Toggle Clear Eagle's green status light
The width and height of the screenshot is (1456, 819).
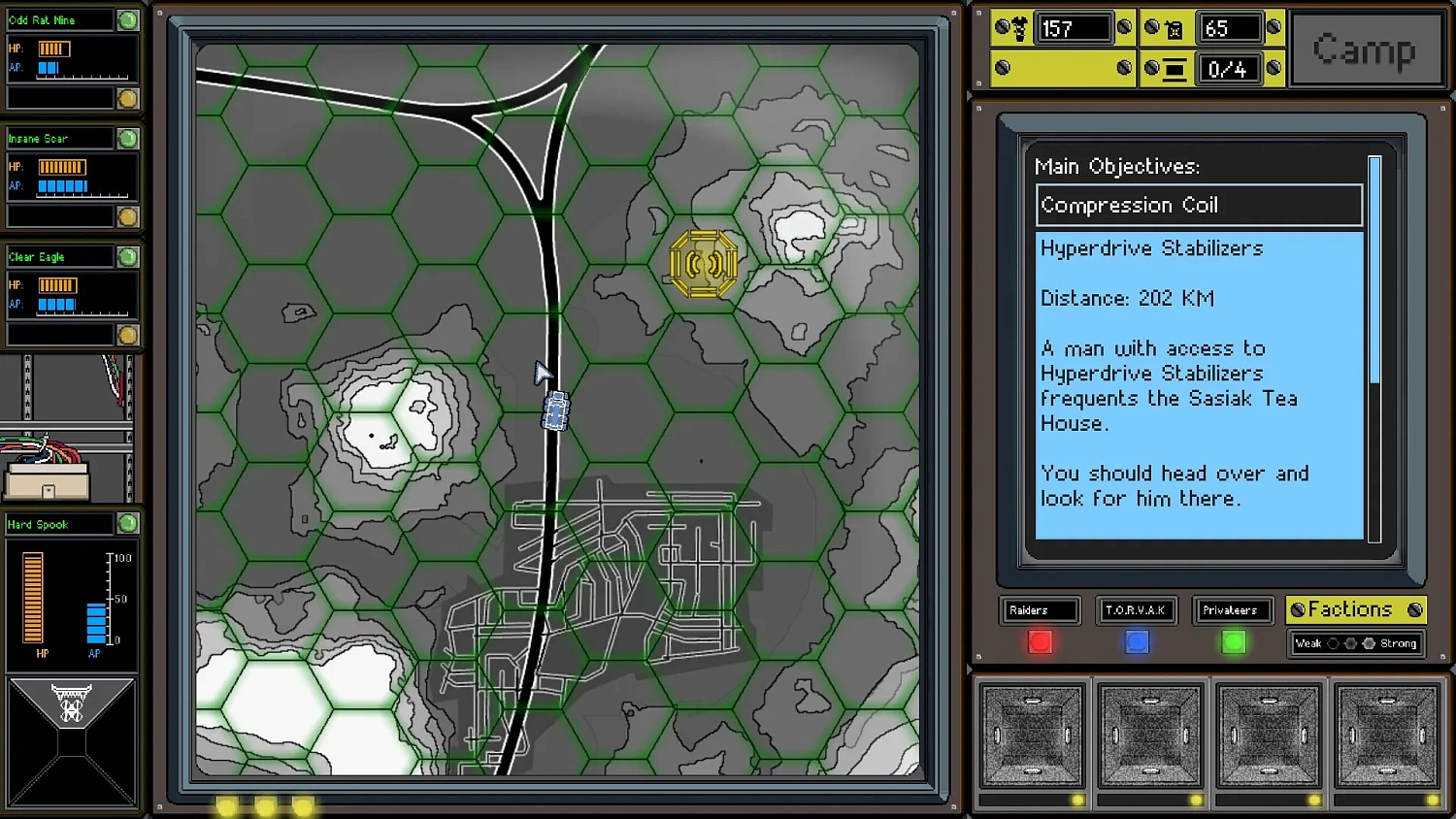click(x=127, y=256)
